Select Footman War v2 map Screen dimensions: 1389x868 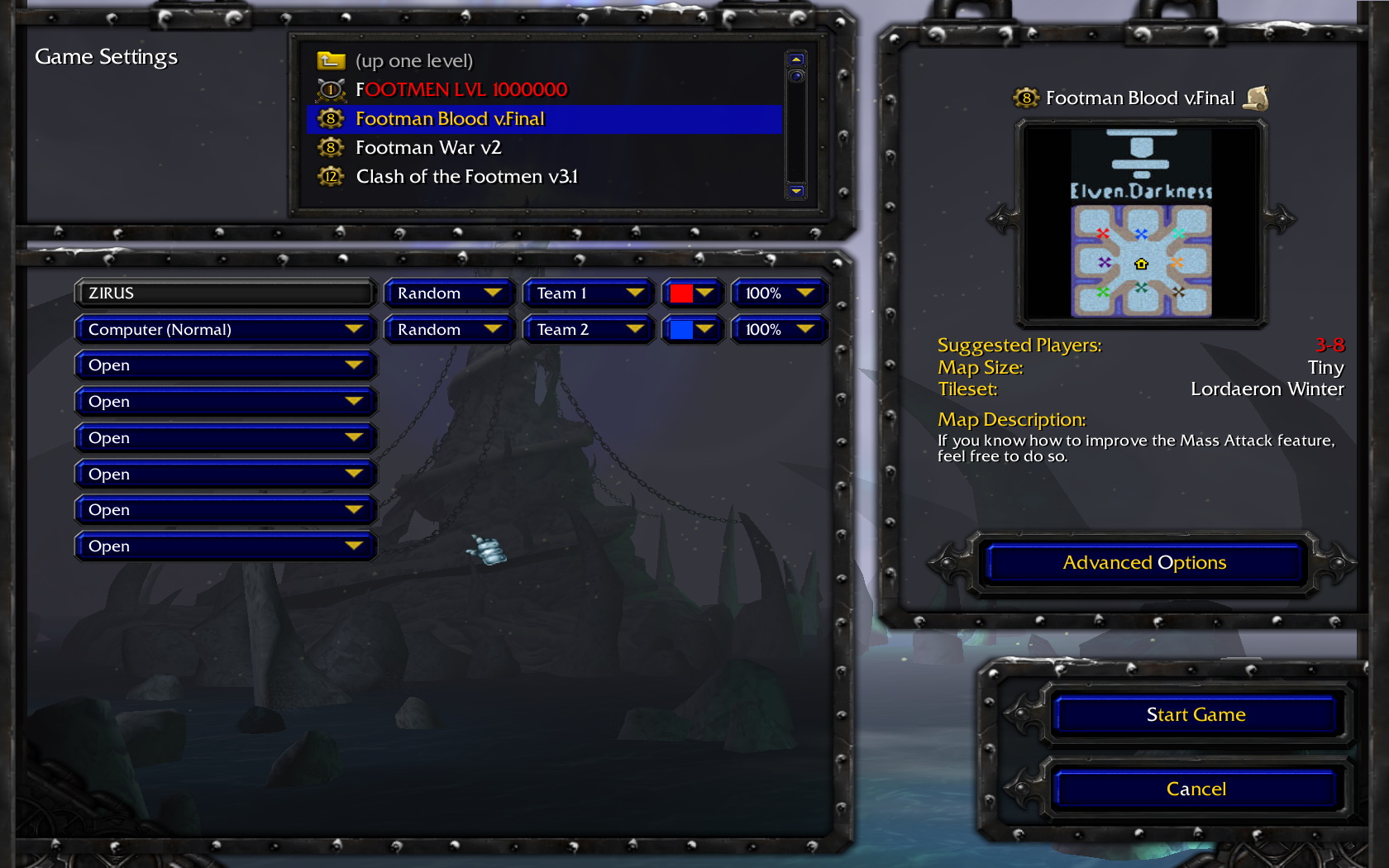[428, 148]
